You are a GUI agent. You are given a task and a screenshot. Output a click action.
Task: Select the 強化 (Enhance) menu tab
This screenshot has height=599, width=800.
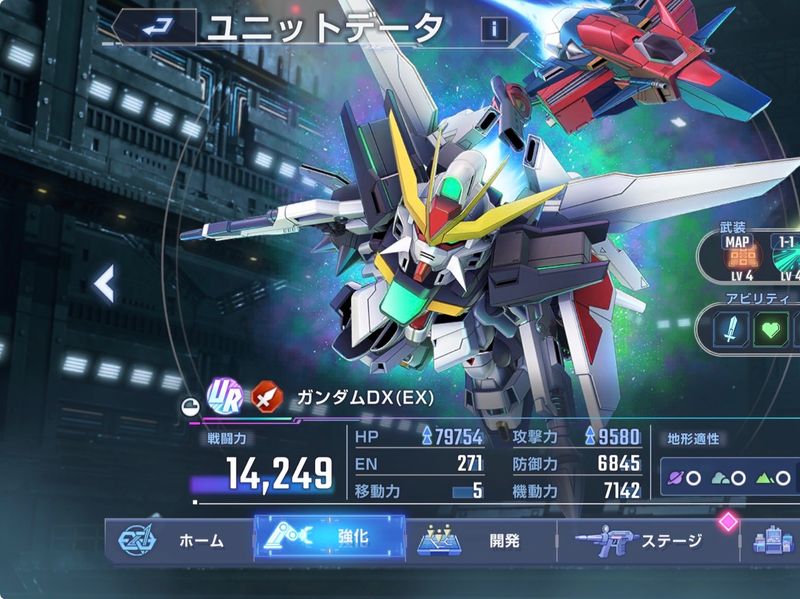[328, 538]
